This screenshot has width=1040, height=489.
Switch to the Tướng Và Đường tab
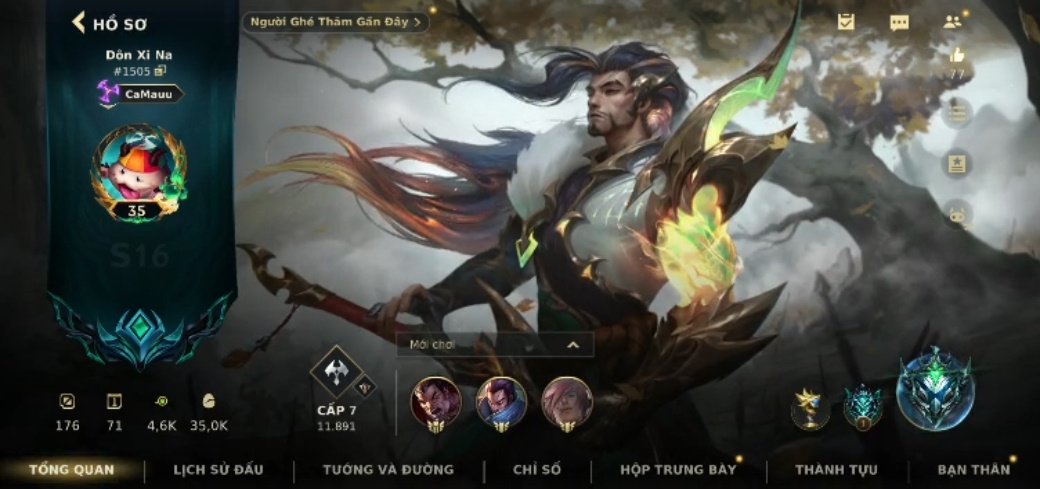point(388,469)
